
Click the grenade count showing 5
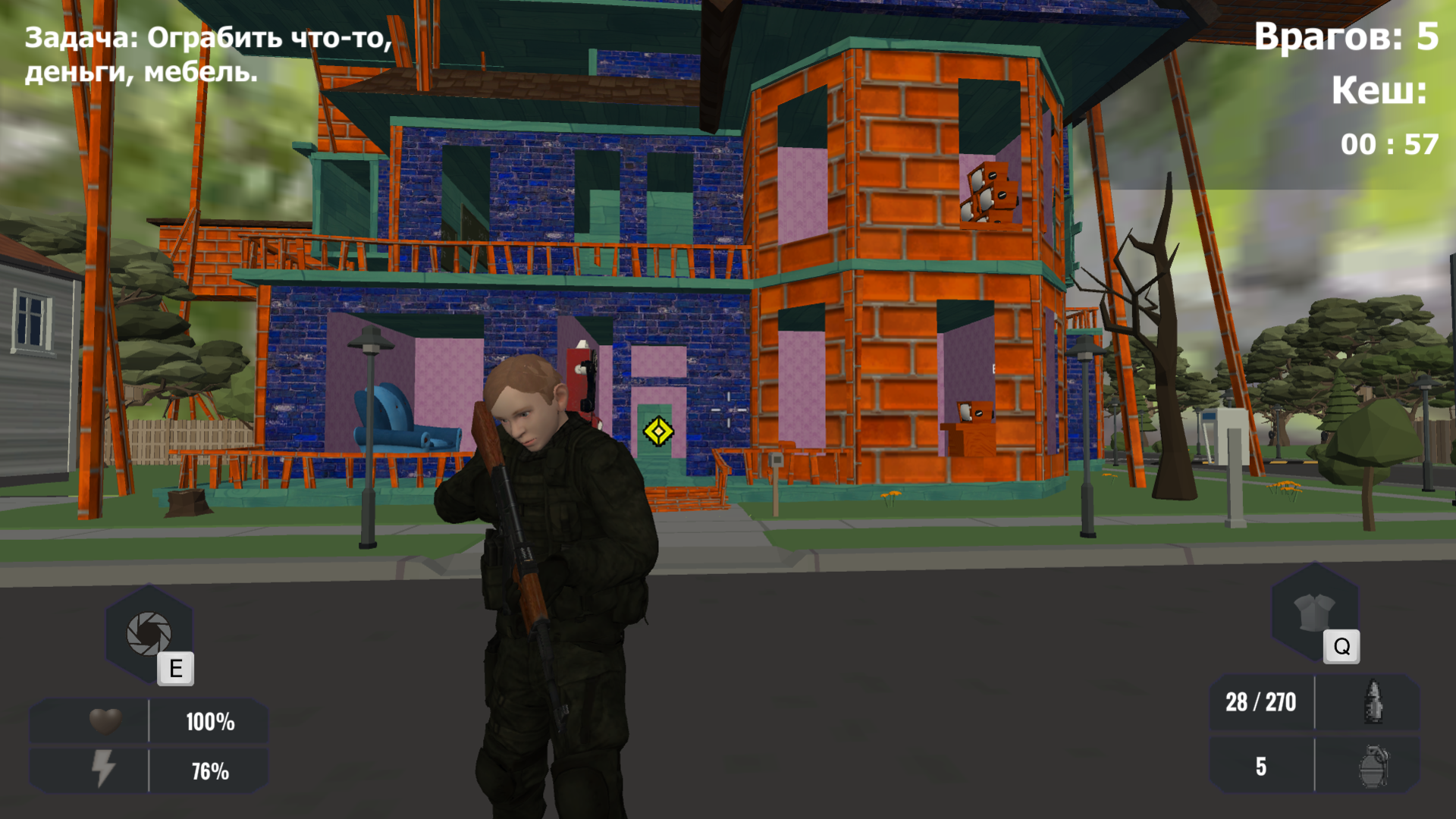1261,766
